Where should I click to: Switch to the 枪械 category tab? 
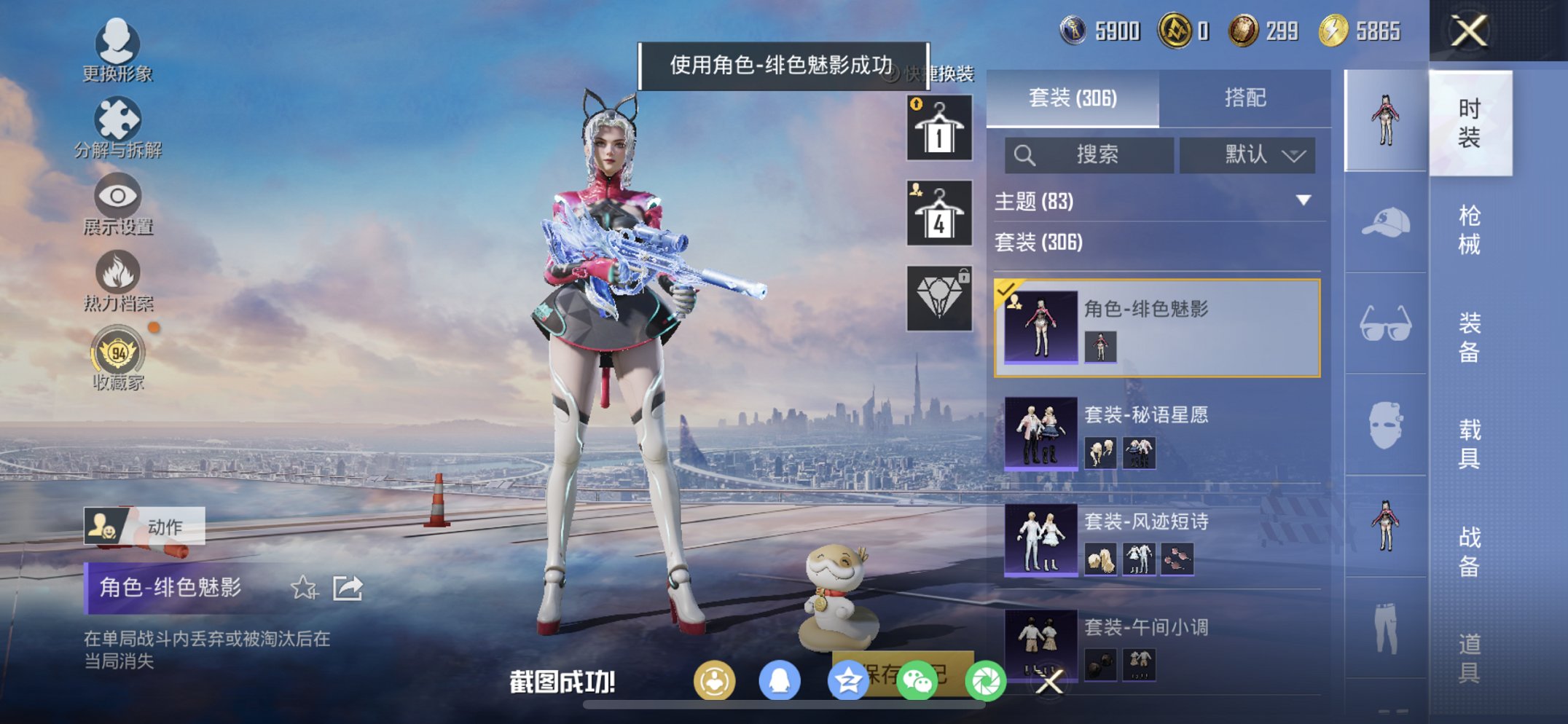click(1471, 228)
